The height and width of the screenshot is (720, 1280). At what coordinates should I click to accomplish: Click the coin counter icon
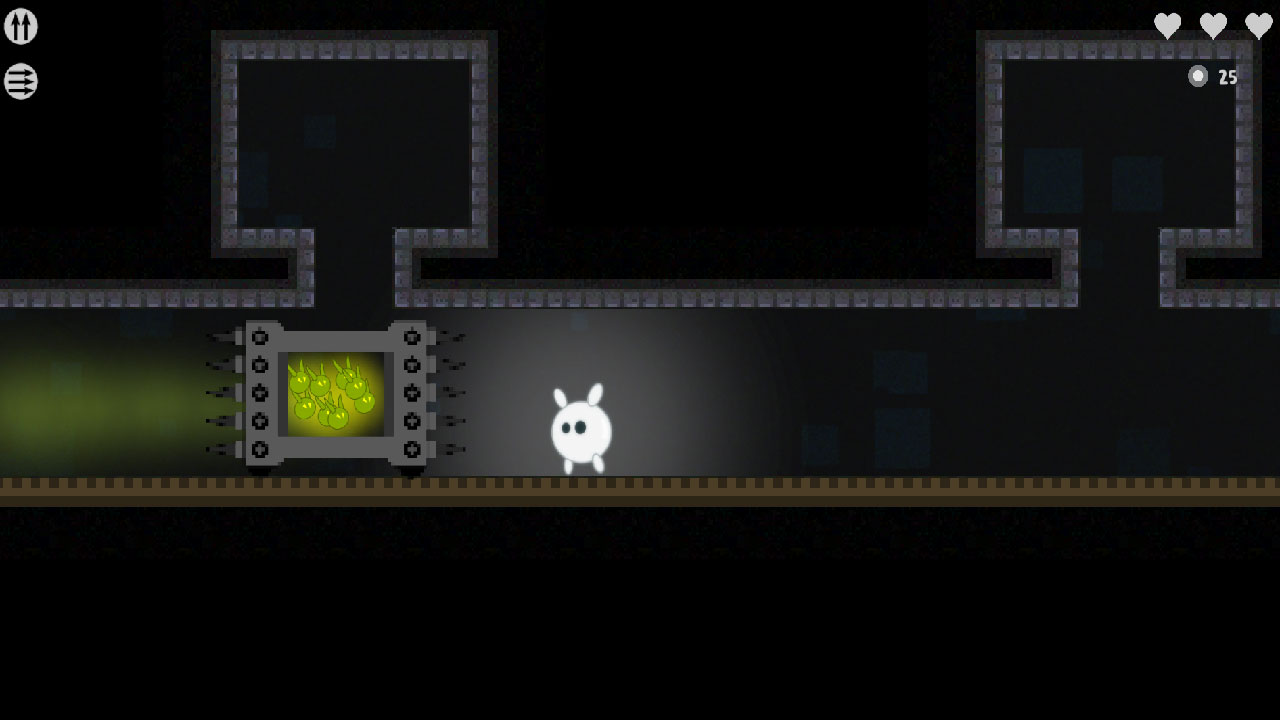1198,76
